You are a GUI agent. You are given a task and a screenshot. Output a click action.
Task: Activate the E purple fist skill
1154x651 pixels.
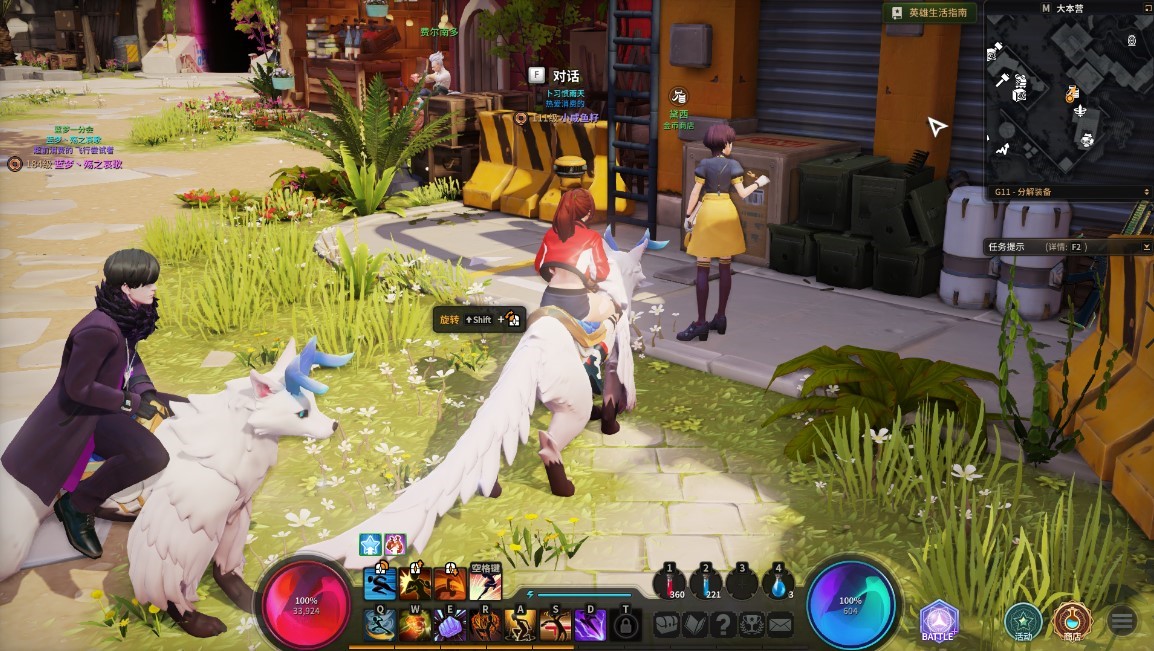(x=450, y=624)
